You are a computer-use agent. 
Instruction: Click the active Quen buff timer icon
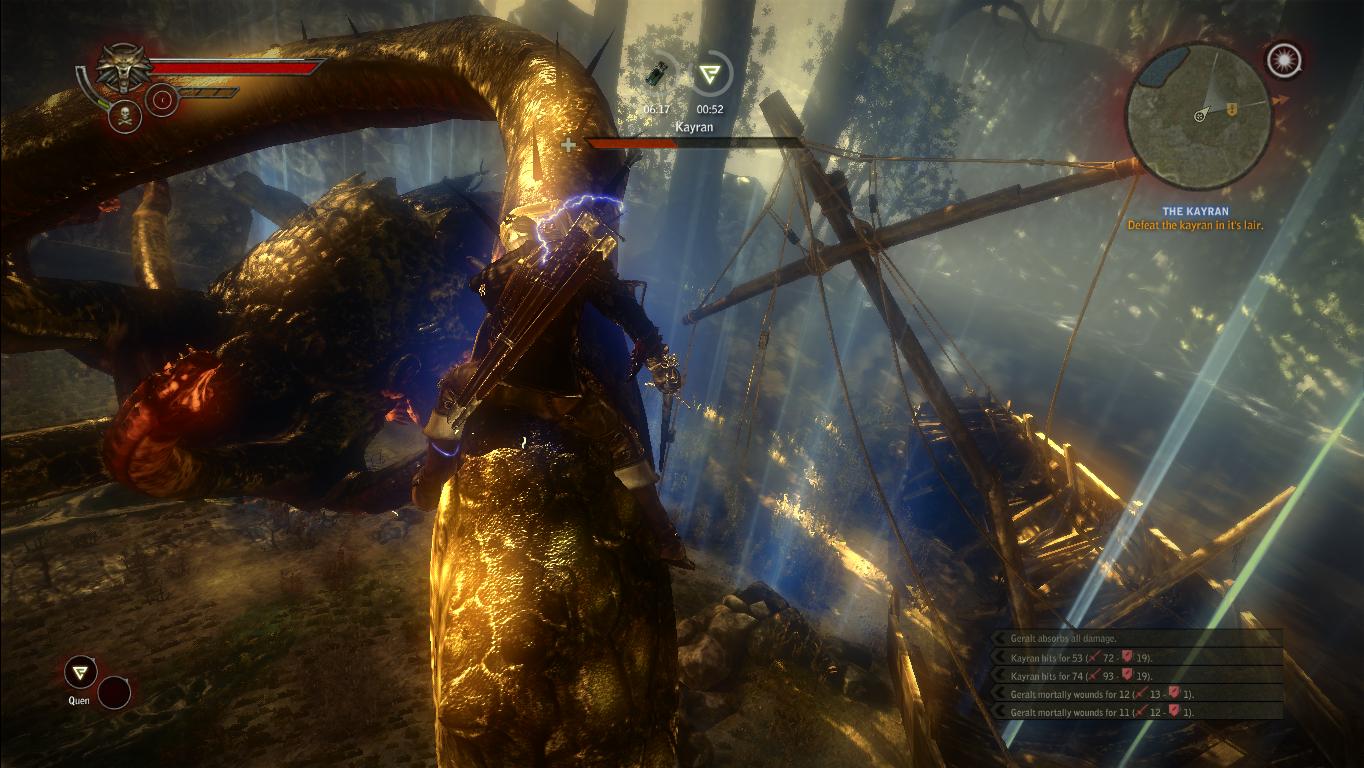click(x=711, y=74)
